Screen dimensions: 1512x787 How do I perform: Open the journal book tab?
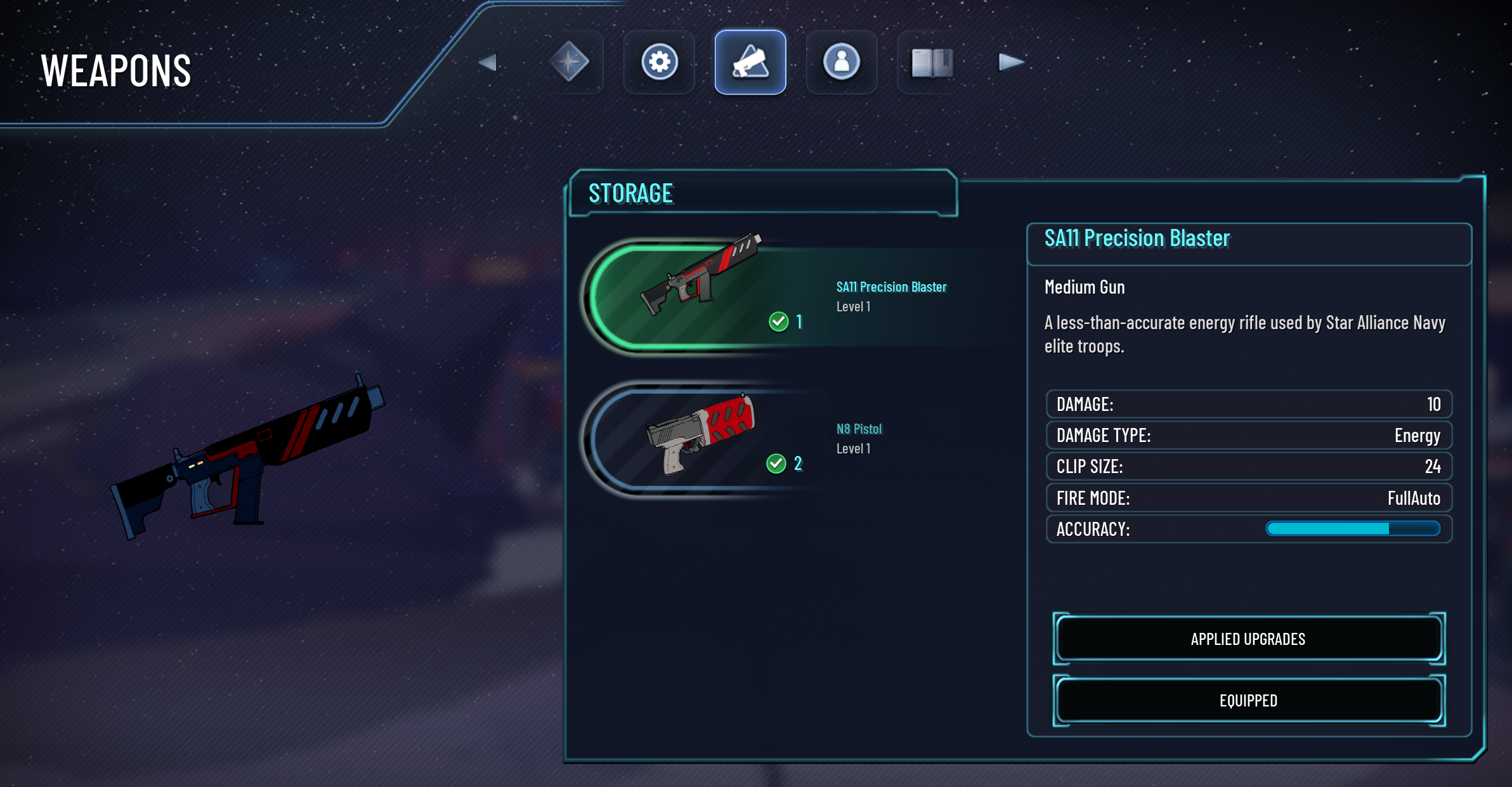point(932,62)
